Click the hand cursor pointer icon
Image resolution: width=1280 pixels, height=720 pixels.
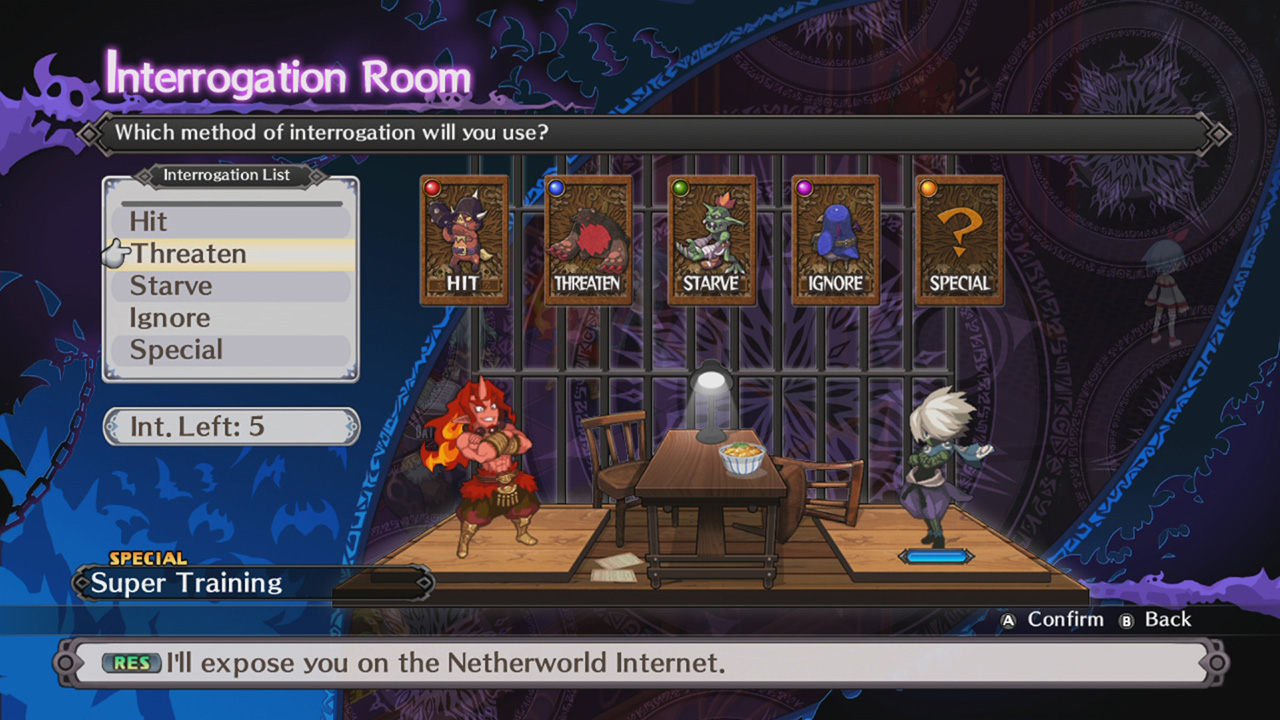116,254
